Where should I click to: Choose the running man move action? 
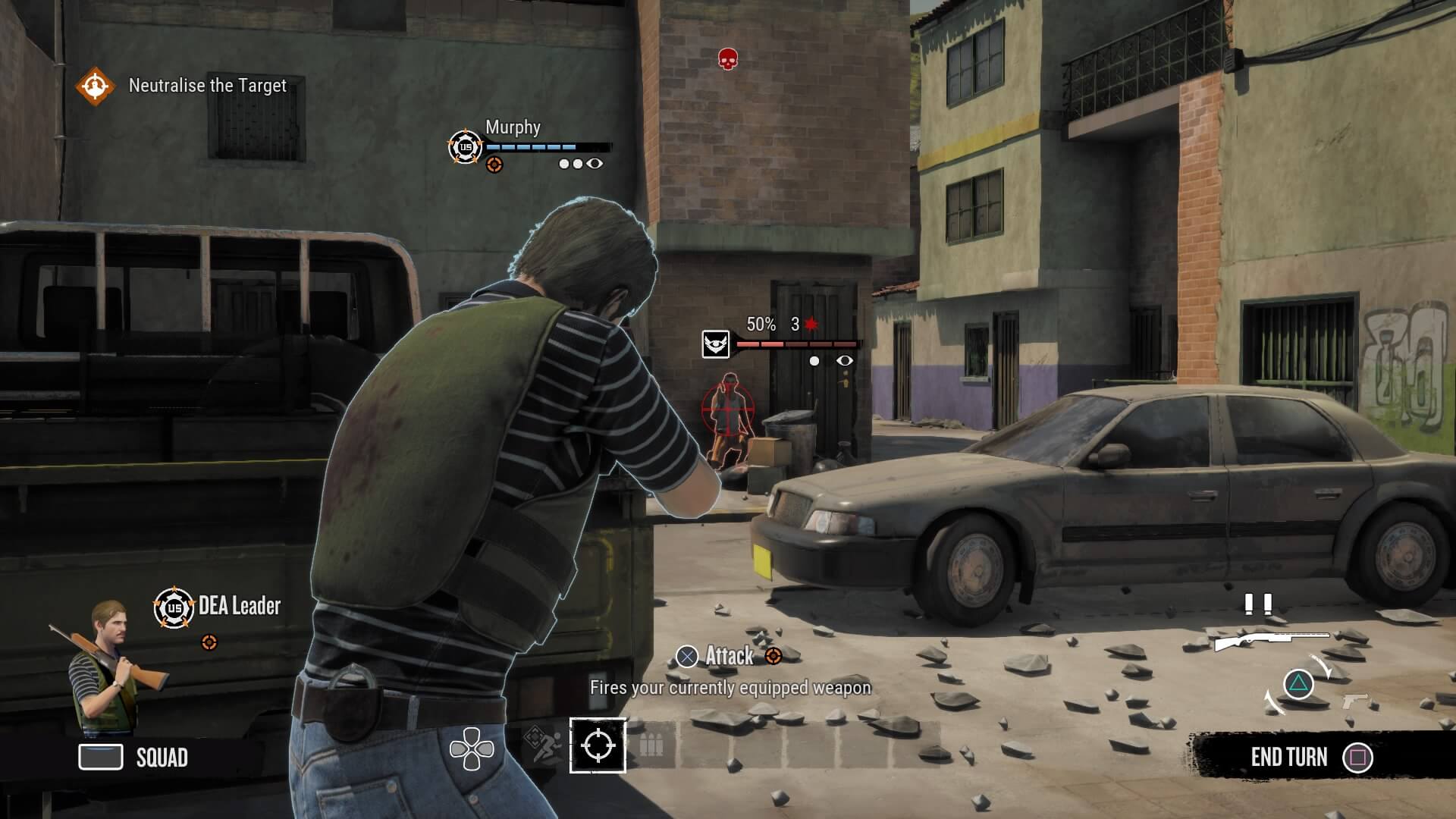click(544, 745)
